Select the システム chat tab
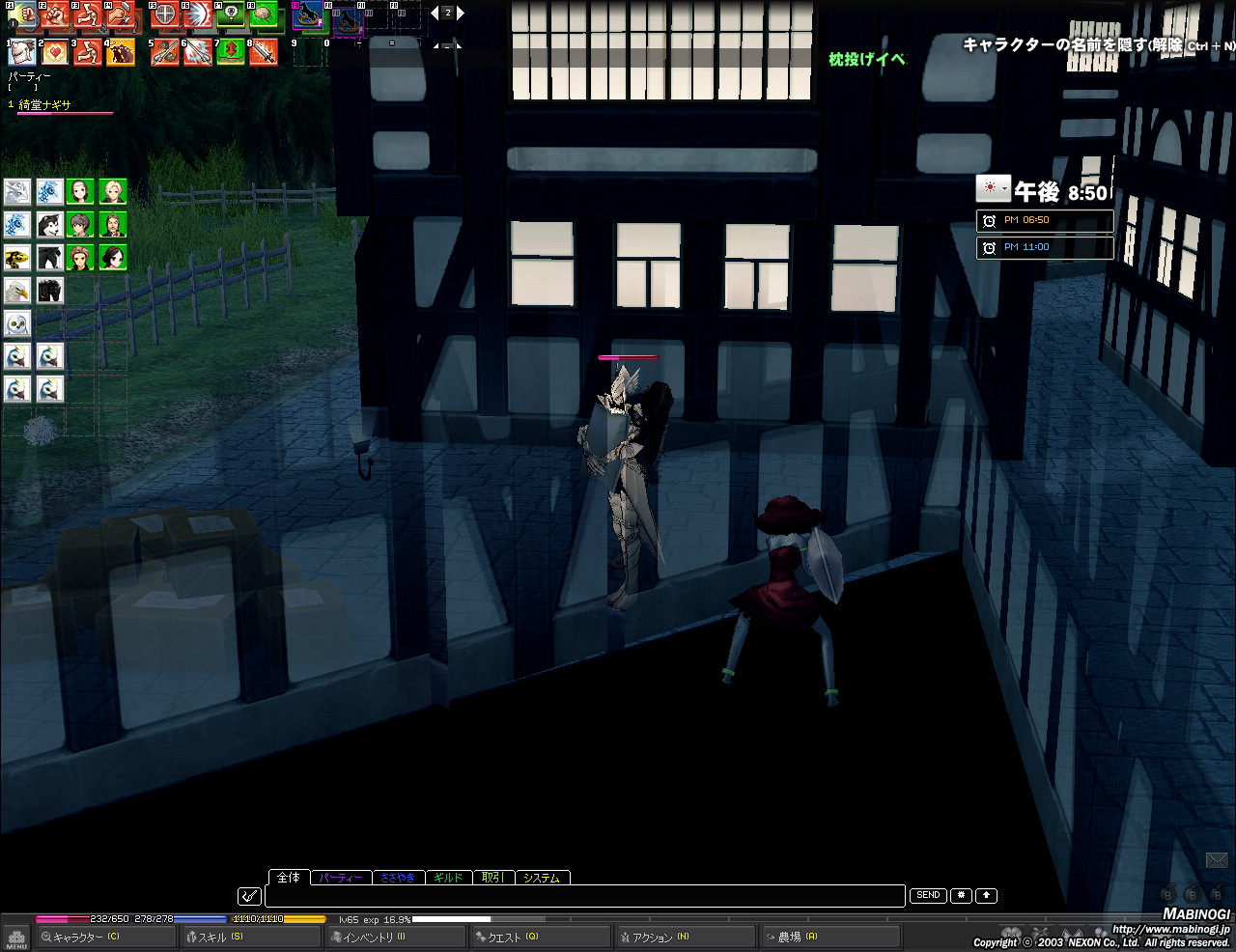Image resolution: width=1236 pixels, height=952 pixels. tap(542, 878)
